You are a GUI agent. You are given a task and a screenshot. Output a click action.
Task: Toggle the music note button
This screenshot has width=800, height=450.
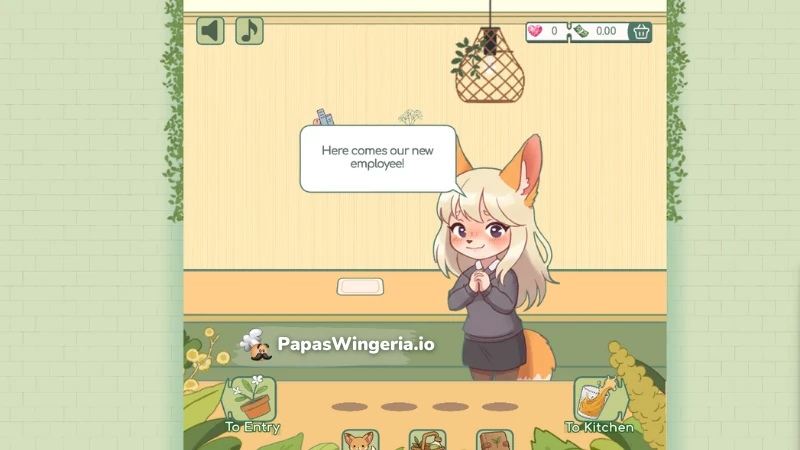pos(249,31)
